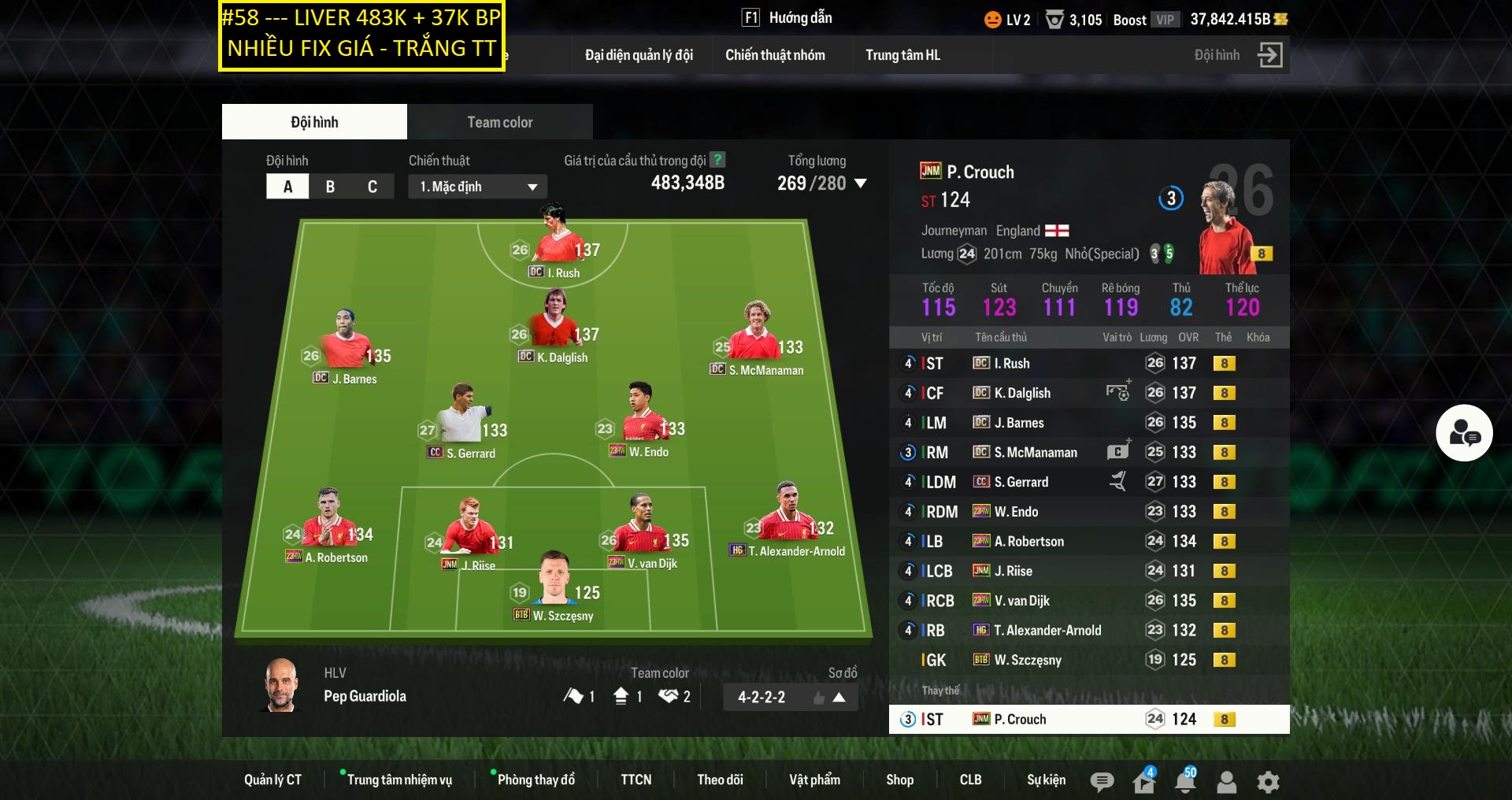Image resolution: width=1512 pixels, height=800 pixels.
Task: Open the Chiến thuật dropdown
Action: (x=476, y=187)
